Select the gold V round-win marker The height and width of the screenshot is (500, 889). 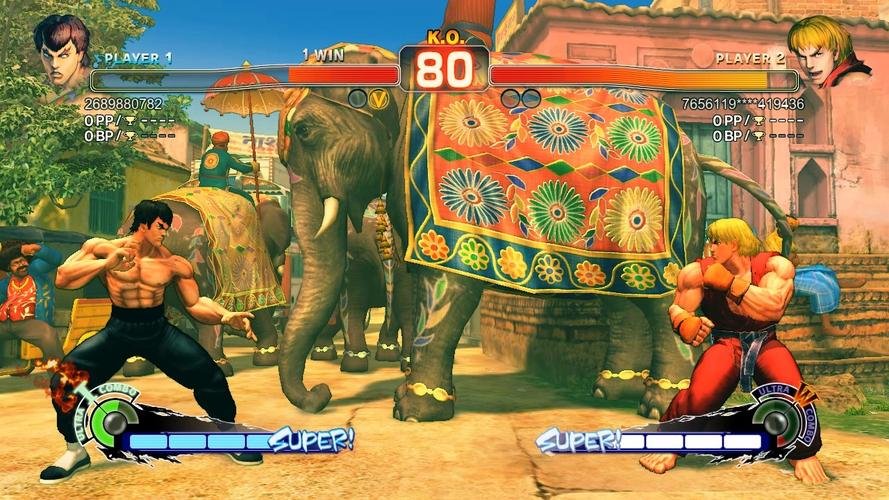coord(378,98)
